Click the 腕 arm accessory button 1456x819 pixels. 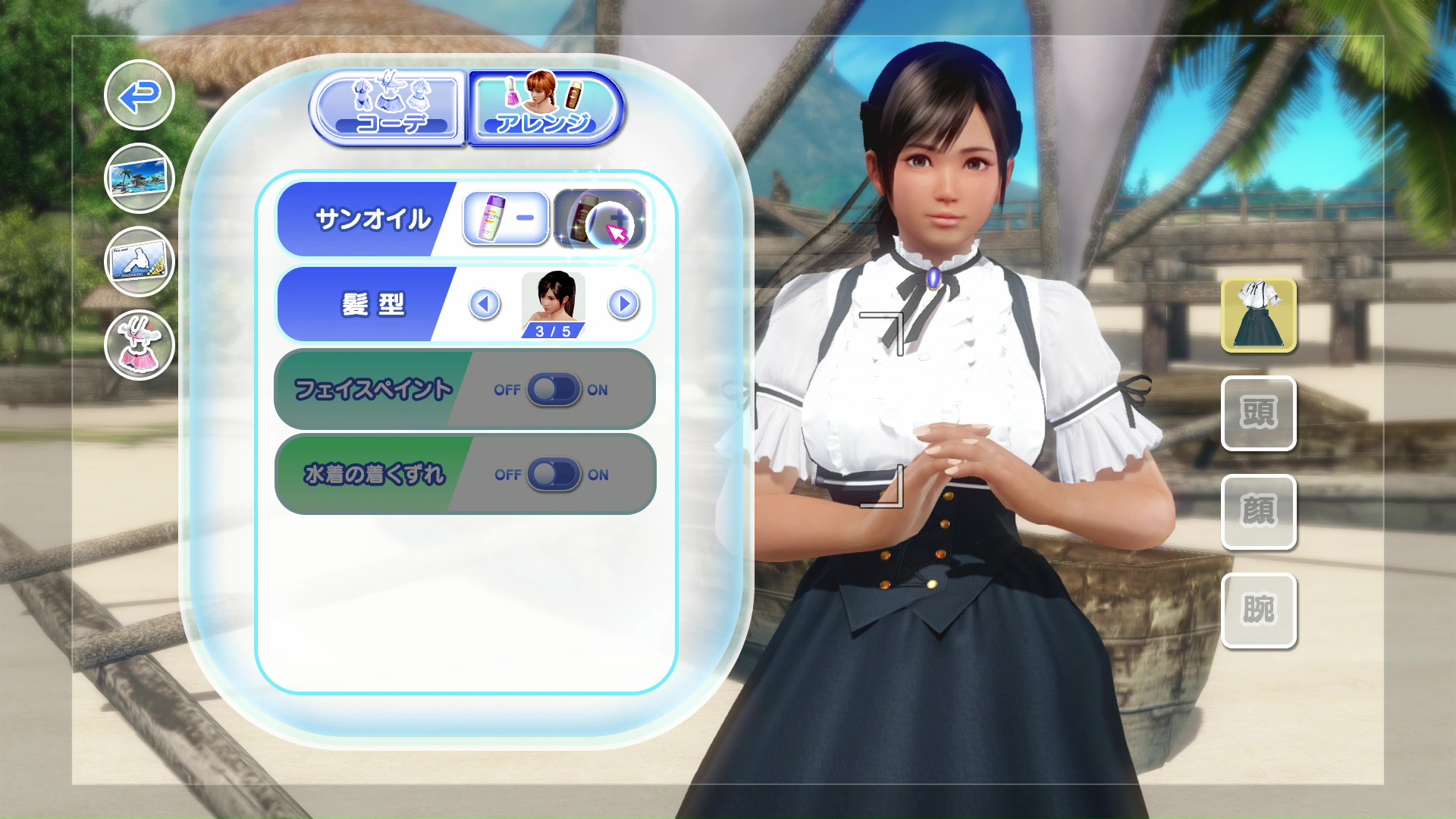1259,609
